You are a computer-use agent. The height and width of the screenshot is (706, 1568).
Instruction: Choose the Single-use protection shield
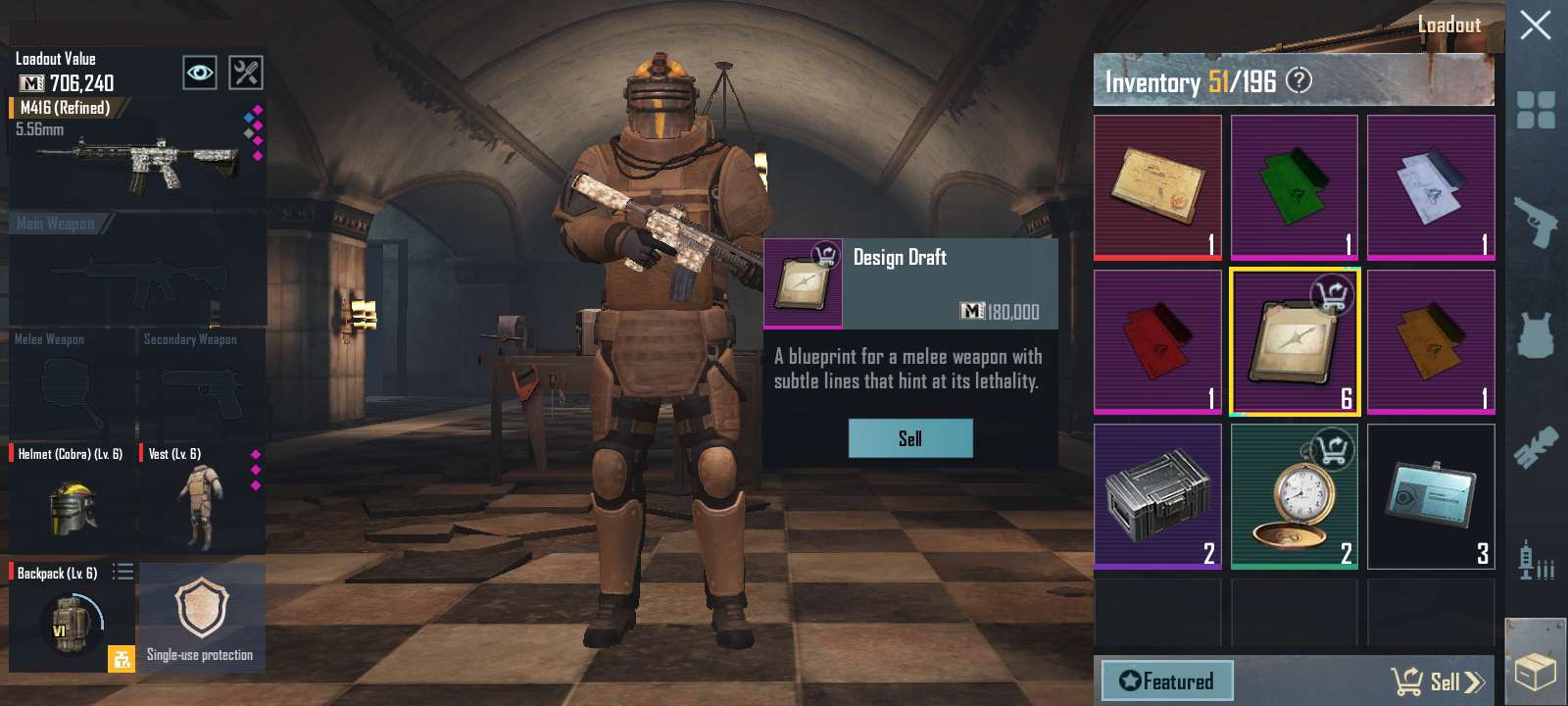(x=201, y=616)
